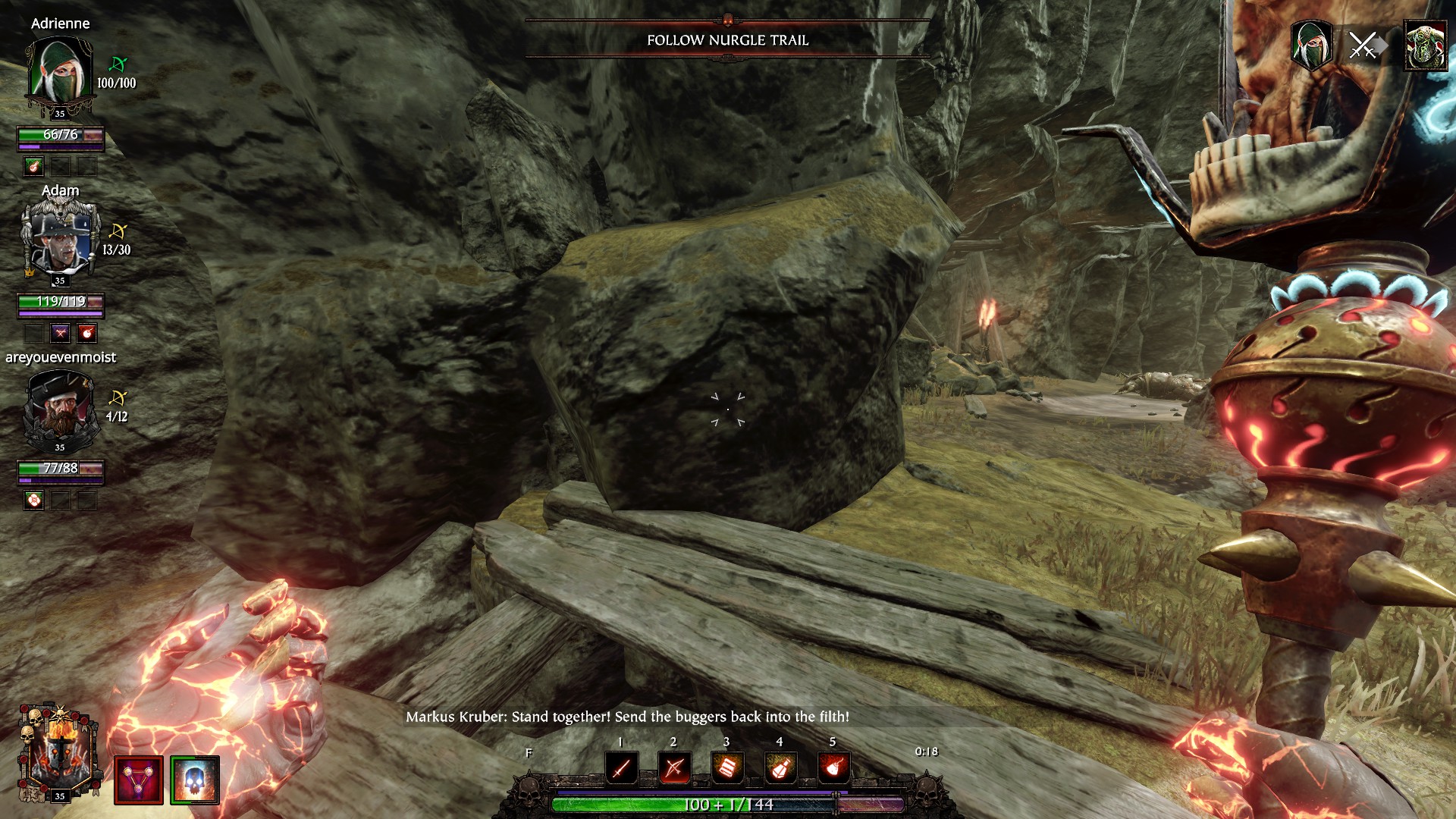Activate the glowing skull career ability

(195, 780)
